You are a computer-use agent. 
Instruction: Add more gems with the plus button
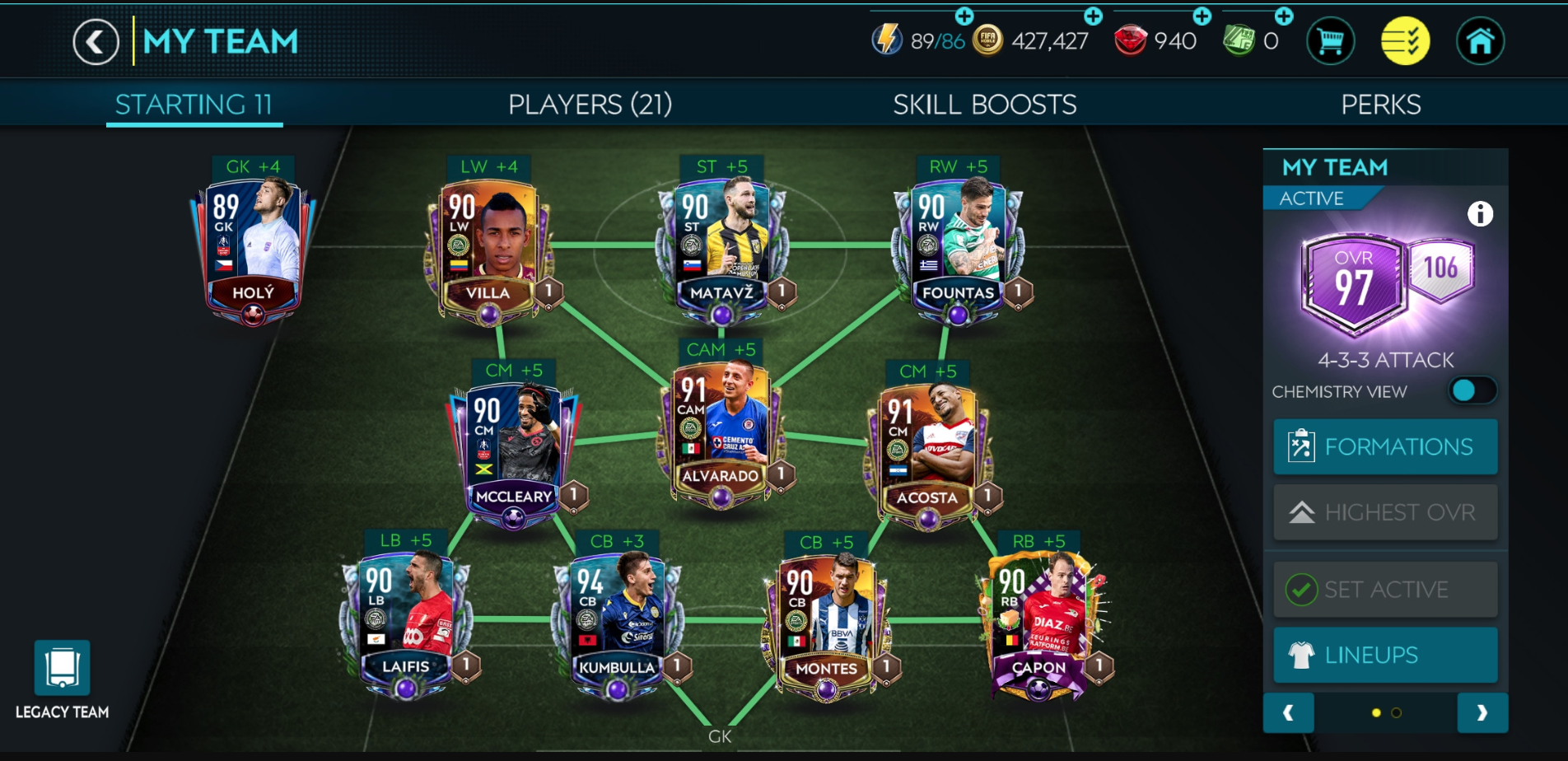pyautogui.click(x=1202, y=16)
